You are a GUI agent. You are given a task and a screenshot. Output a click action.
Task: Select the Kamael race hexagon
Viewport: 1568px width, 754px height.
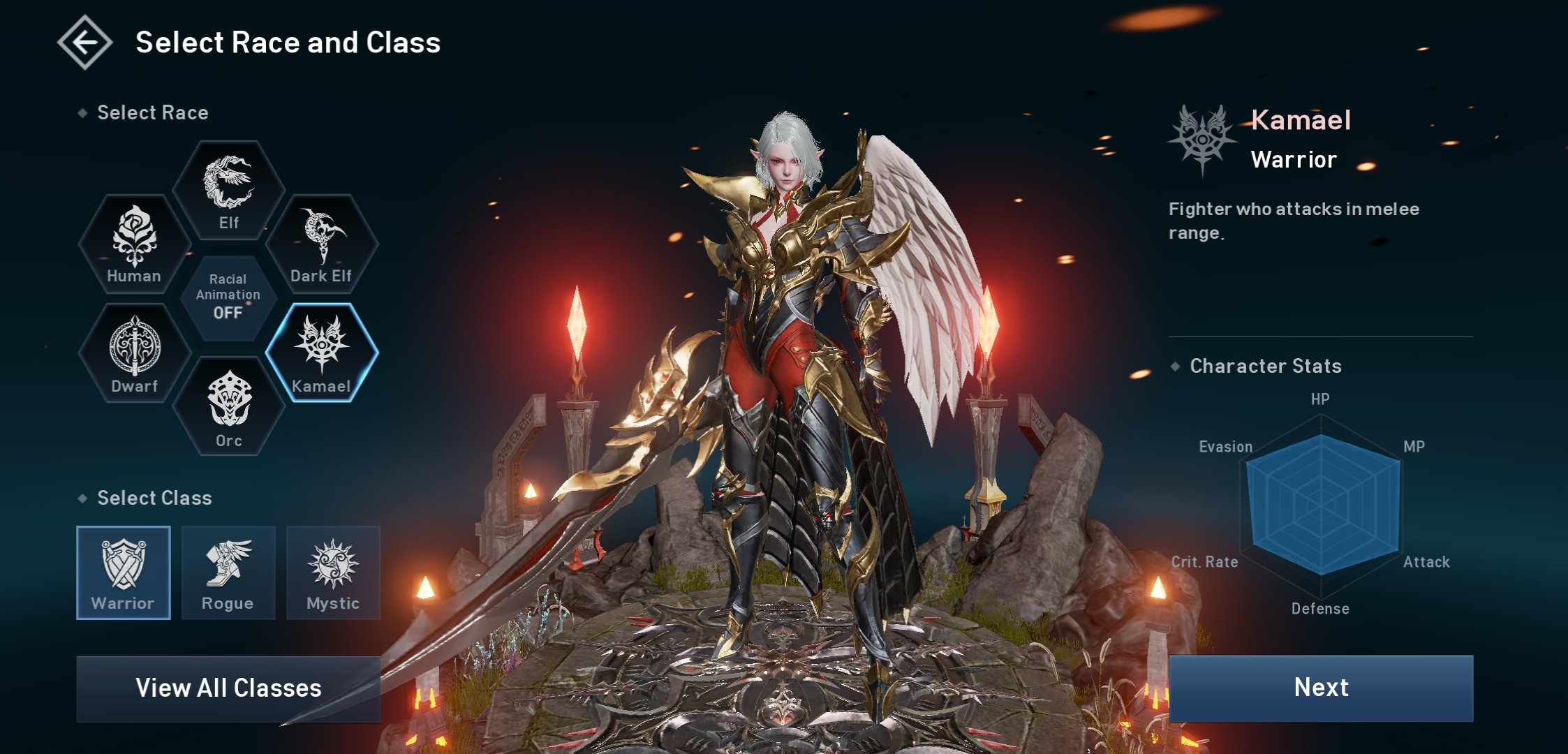[x=321, y=353]
